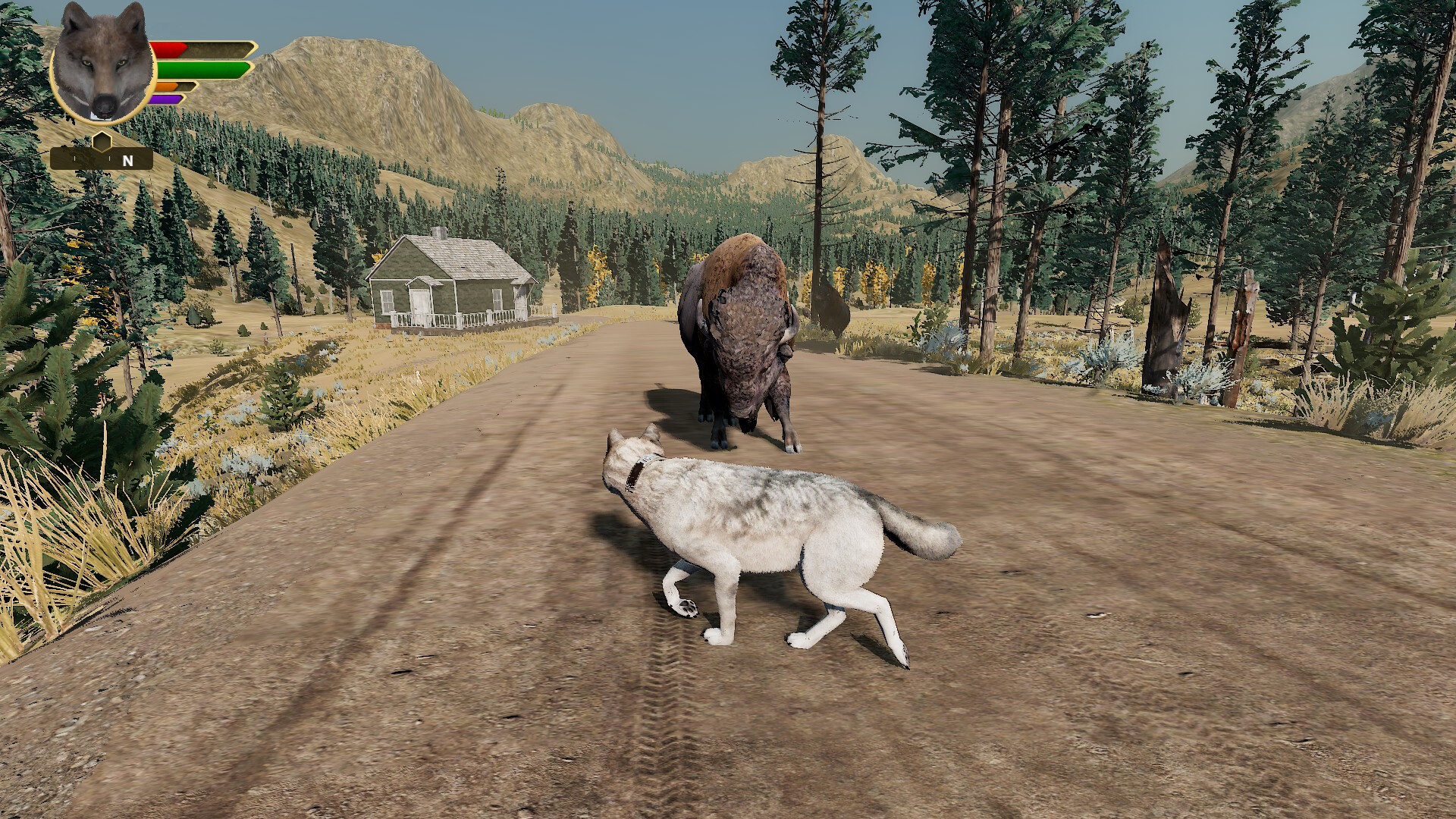This screenshot has height=819, width=1456.
Task: Click the compass strip beneath the hexagon icon
Action: click(x=83, y=160)
